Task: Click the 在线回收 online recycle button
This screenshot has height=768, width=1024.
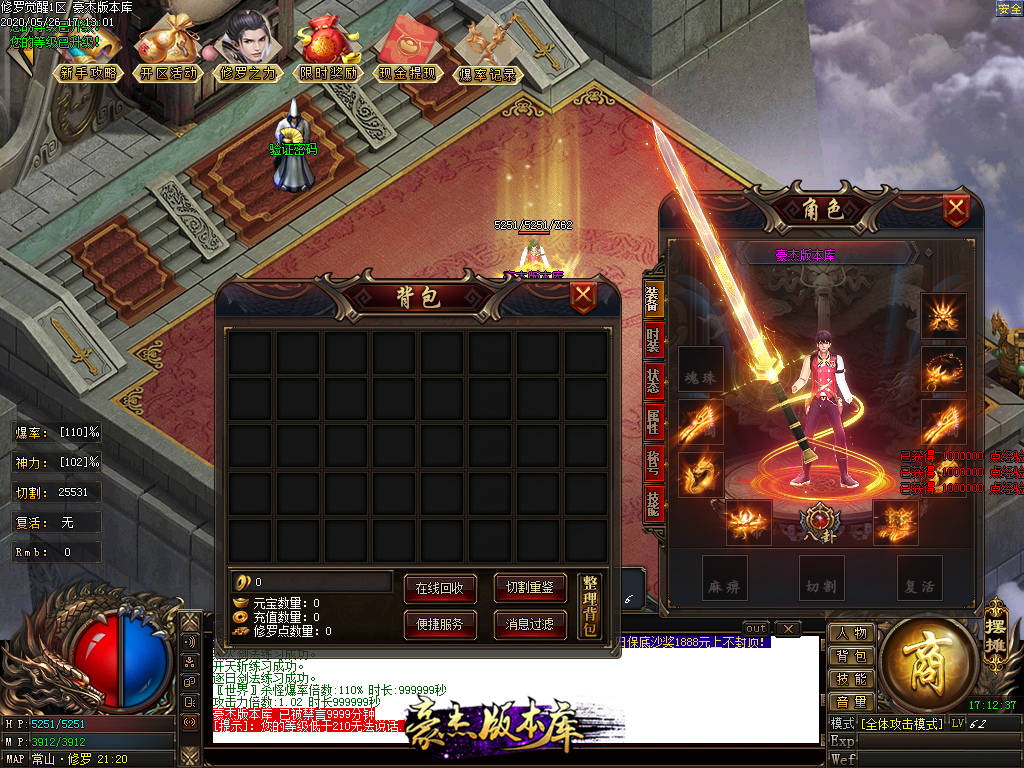Action: tap(440, 588)
